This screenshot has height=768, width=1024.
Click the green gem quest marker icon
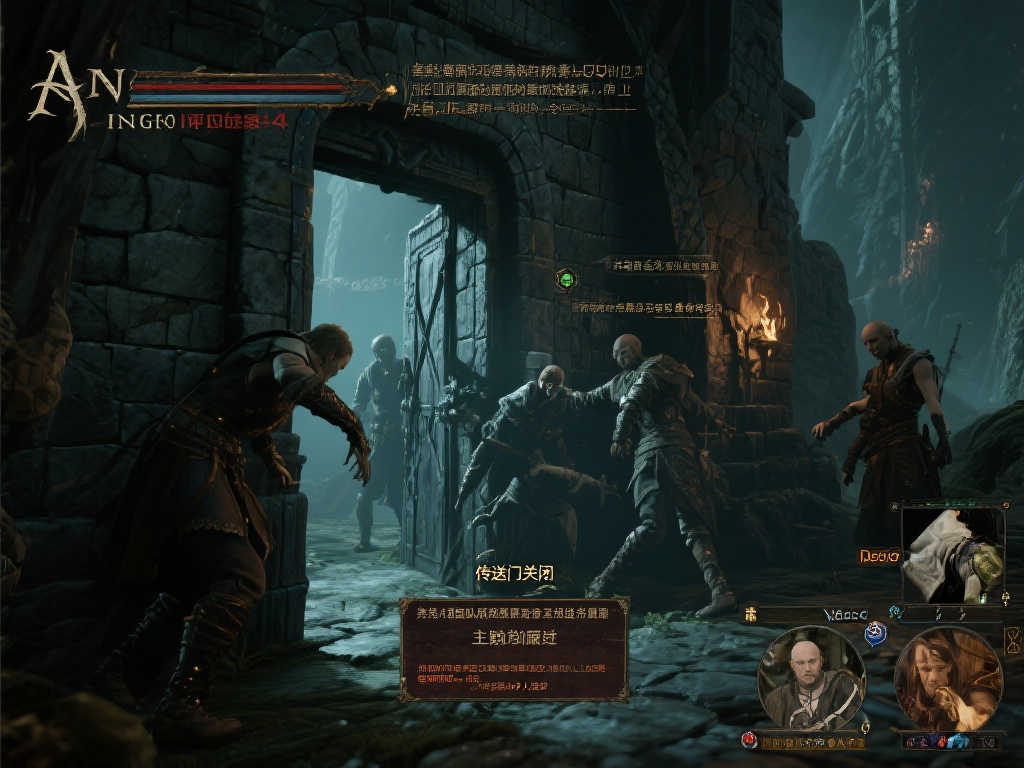[566, 279]
